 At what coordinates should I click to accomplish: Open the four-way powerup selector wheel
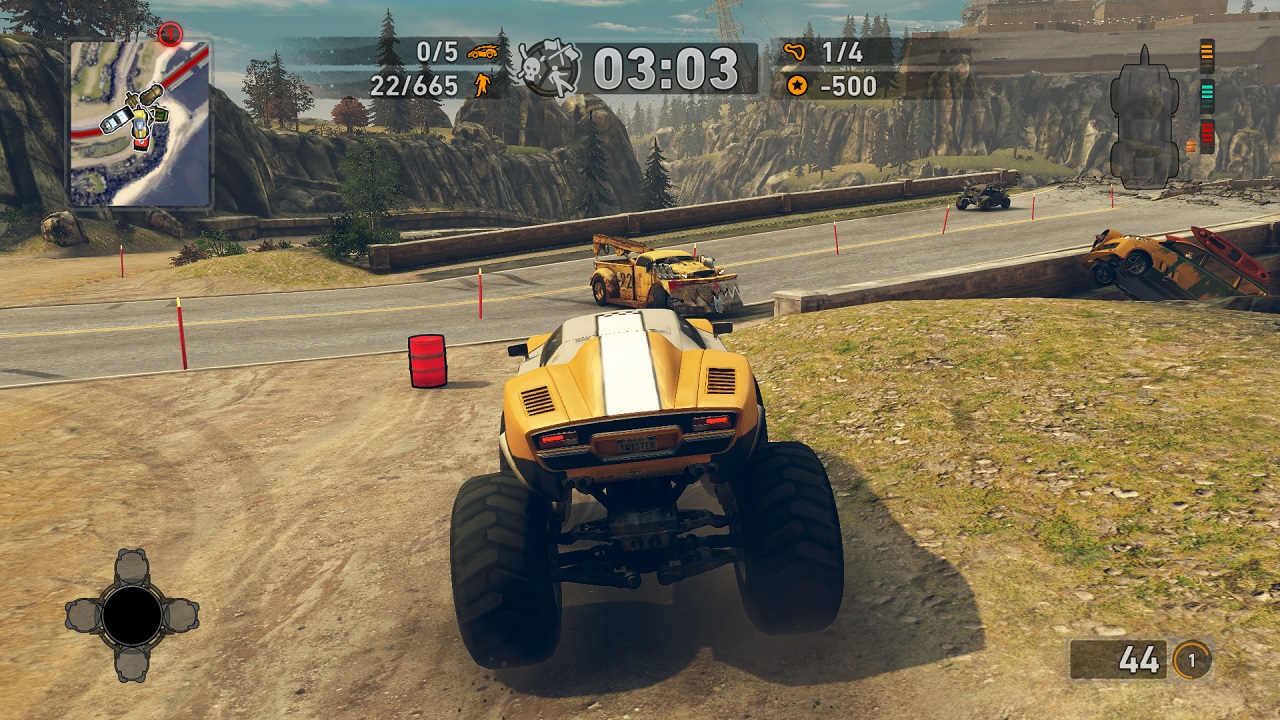tap(132, 615)
